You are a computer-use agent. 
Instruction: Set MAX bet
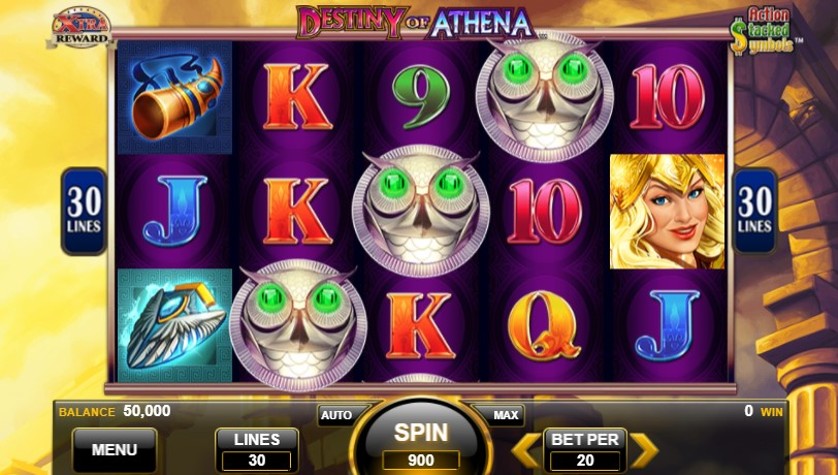pos(506,414)
